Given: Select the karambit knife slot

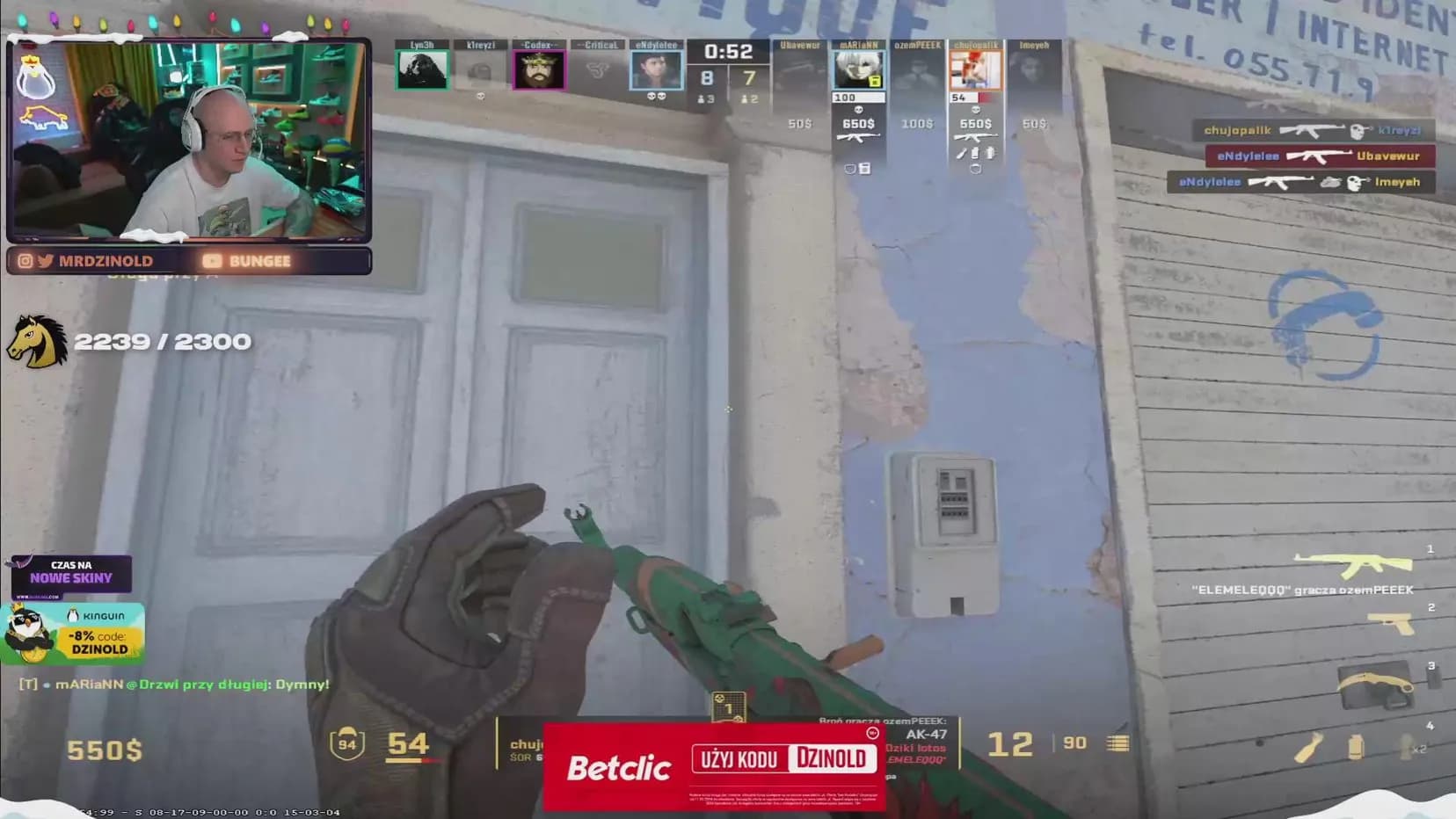Looking at the screenshot, I should [x=1378, y=685].
